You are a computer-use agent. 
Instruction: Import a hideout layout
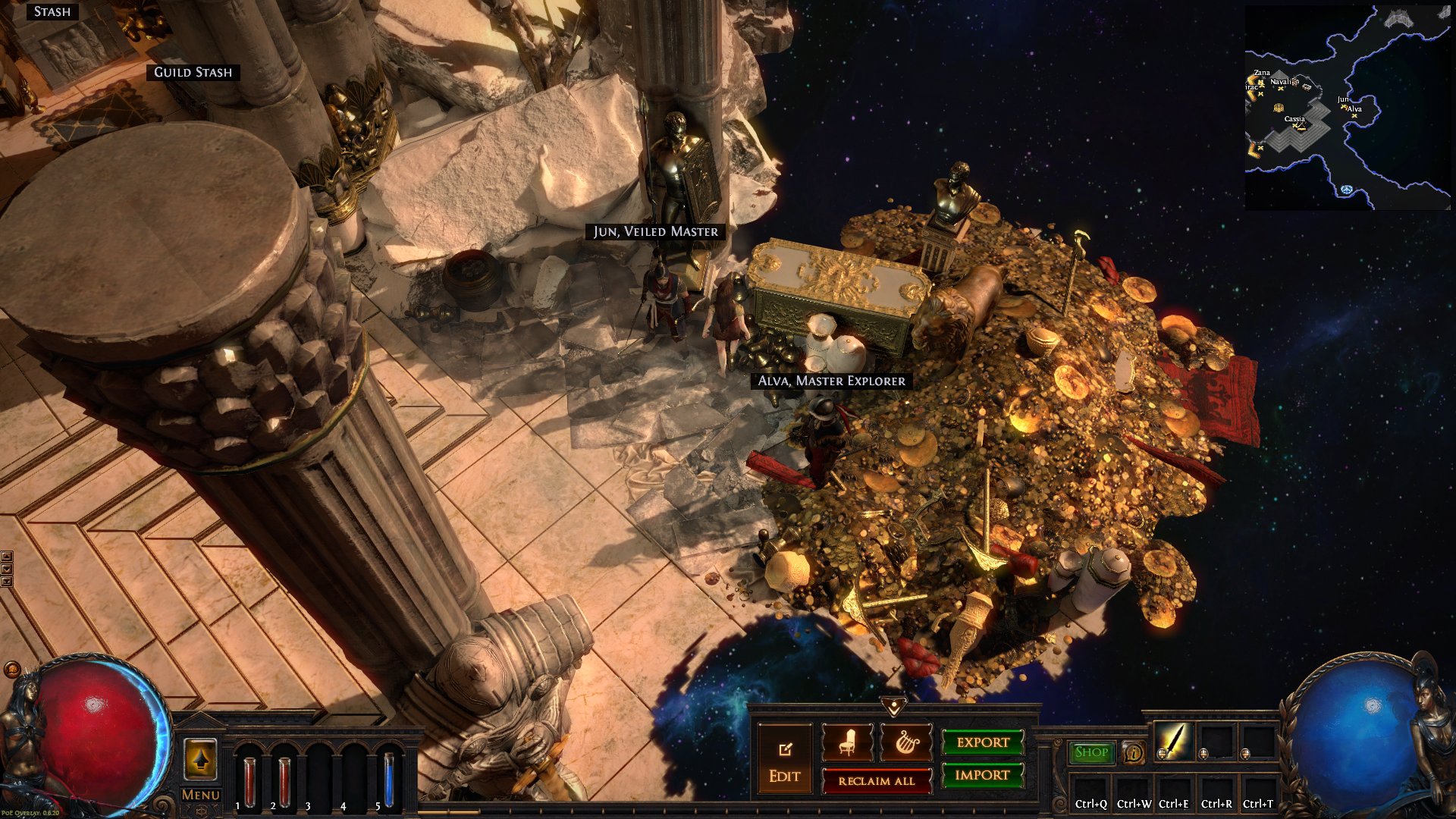point(983,776)
